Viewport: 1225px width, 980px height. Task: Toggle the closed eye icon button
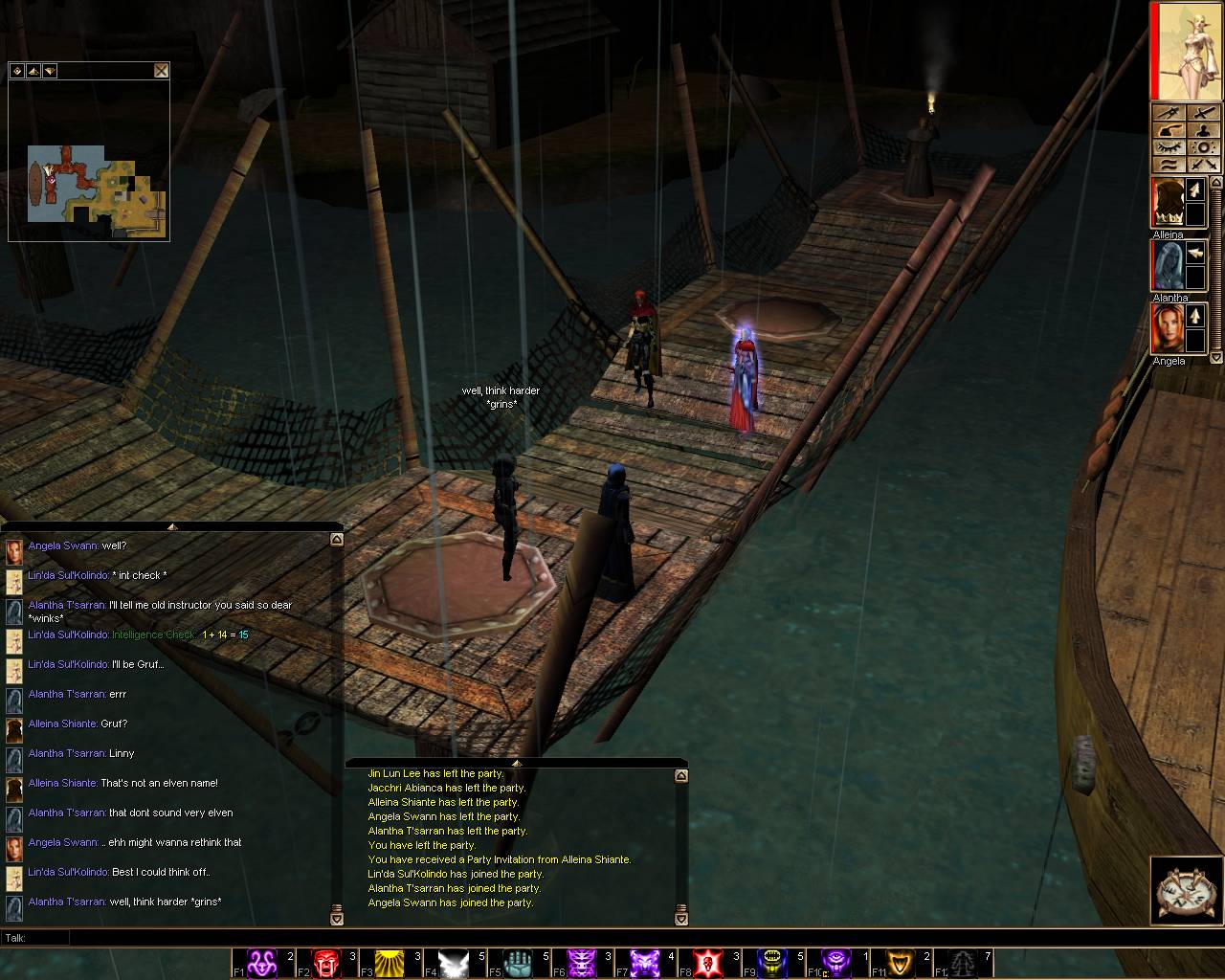tap(1166, 147)
